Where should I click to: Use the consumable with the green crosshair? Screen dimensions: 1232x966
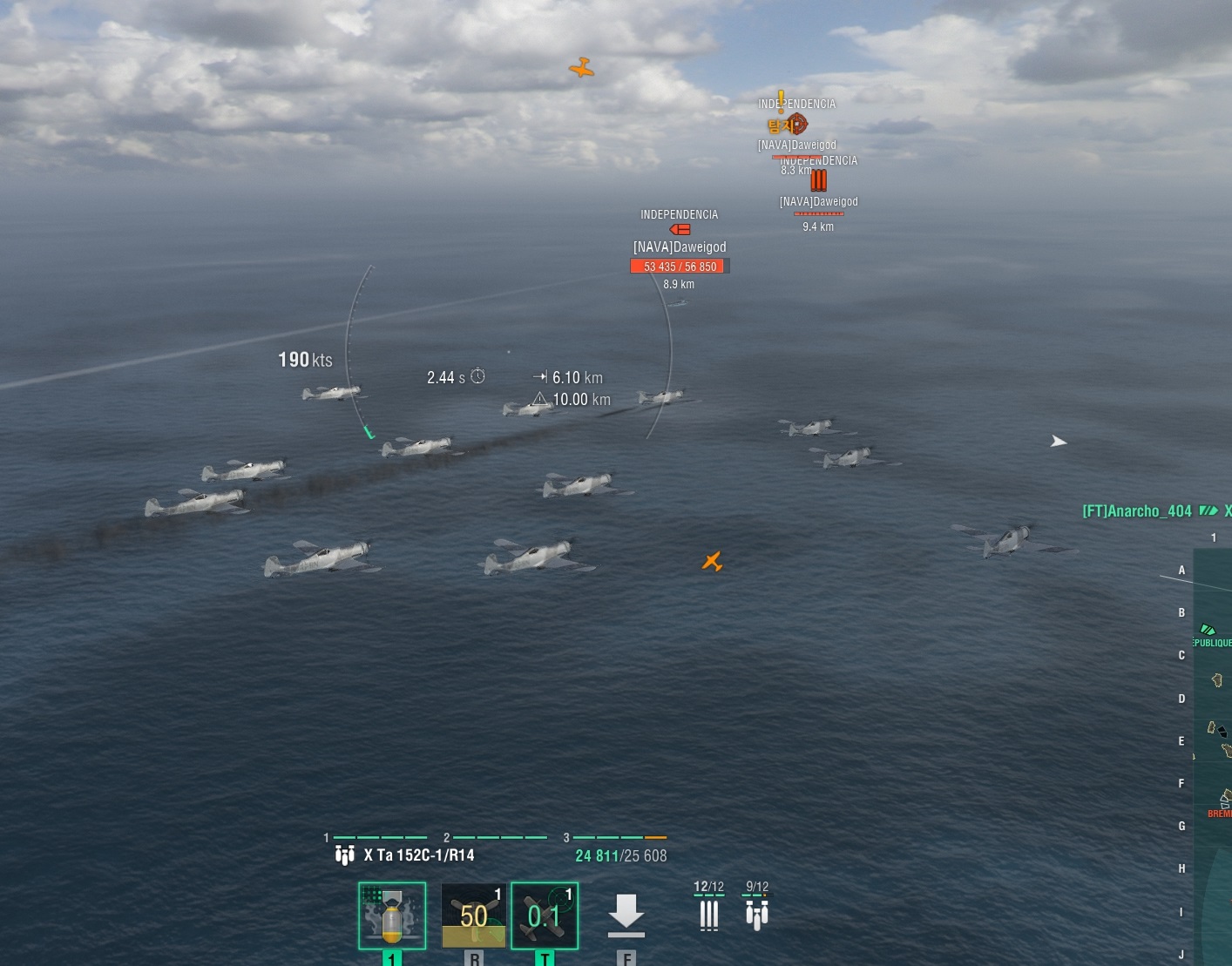pyautogui.click(x=545, y=915)
